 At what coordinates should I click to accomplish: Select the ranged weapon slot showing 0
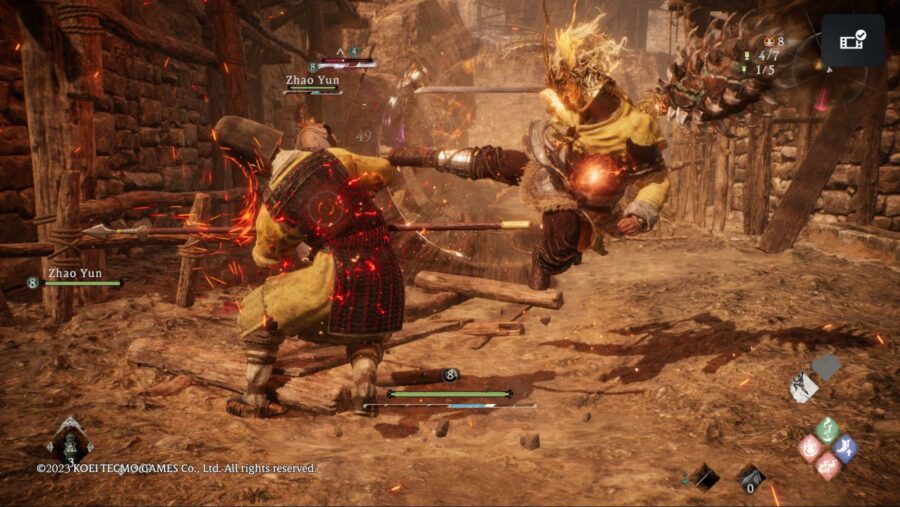point(751,478)
